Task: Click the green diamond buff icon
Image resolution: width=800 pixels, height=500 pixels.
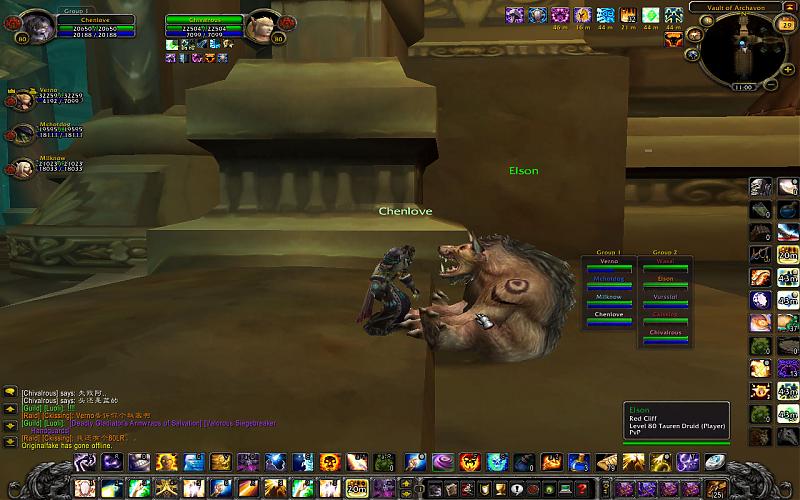Action: point(650,16)
